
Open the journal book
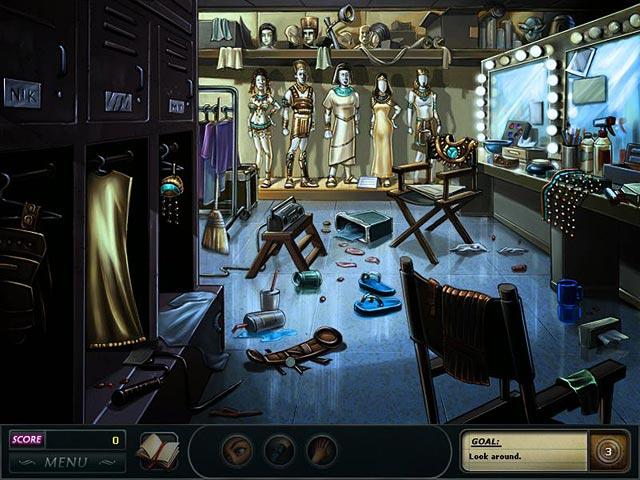(x=157, y=450)
